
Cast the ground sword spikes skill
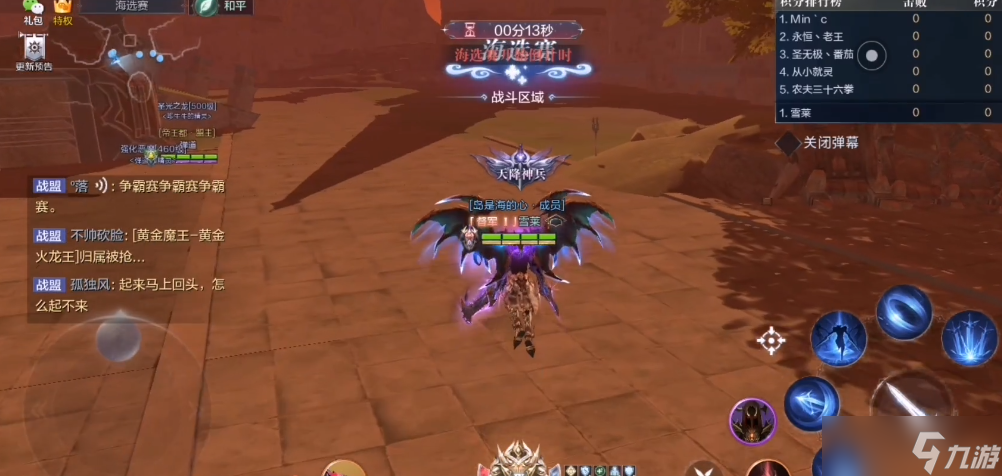click(968, 338)
